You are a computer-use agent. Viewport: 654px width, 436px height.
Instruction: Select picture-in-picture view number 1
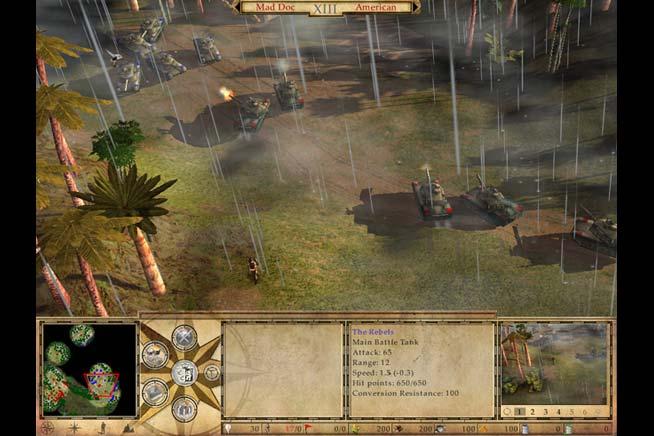click(519, 411)
